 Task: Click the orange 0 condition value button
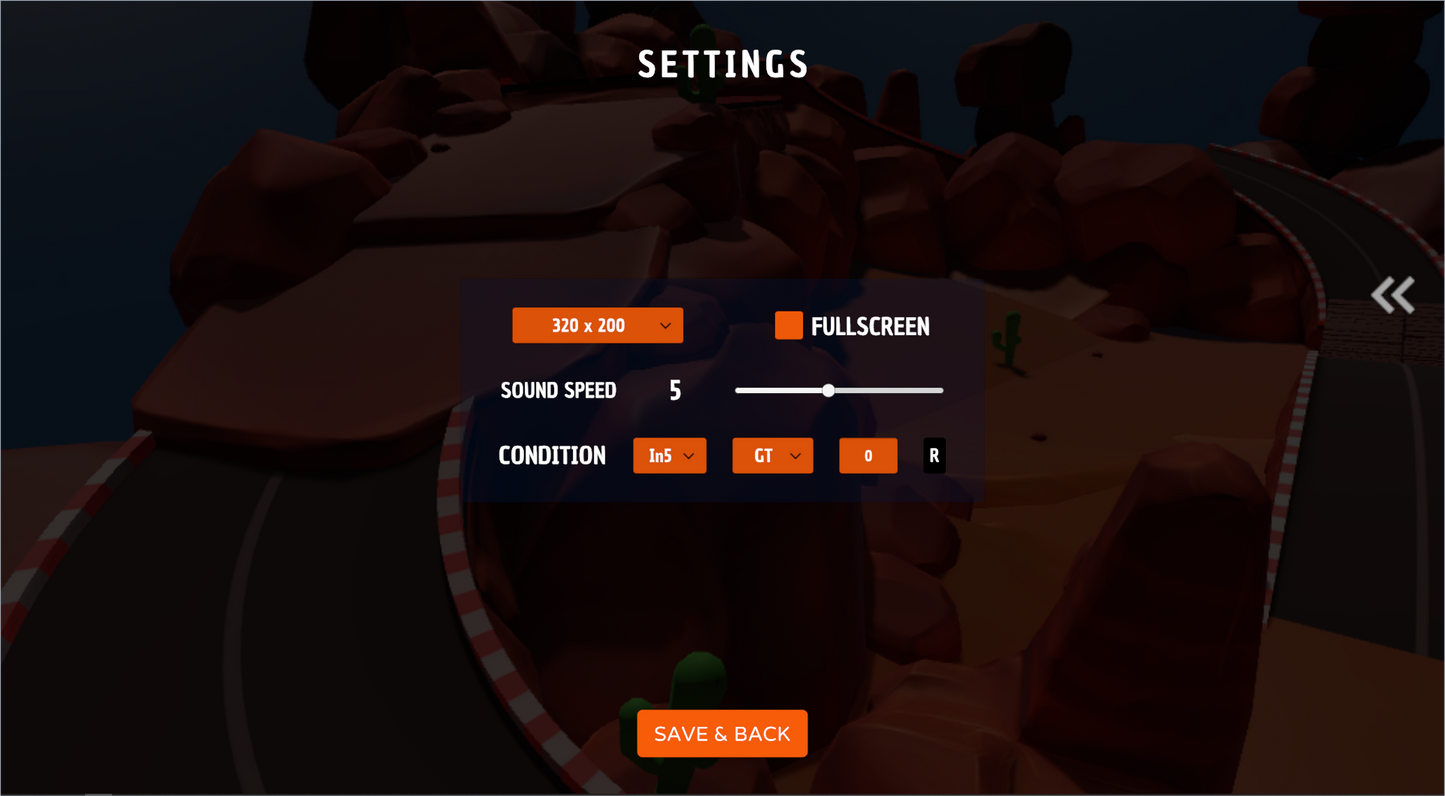[x=867, y=455]
